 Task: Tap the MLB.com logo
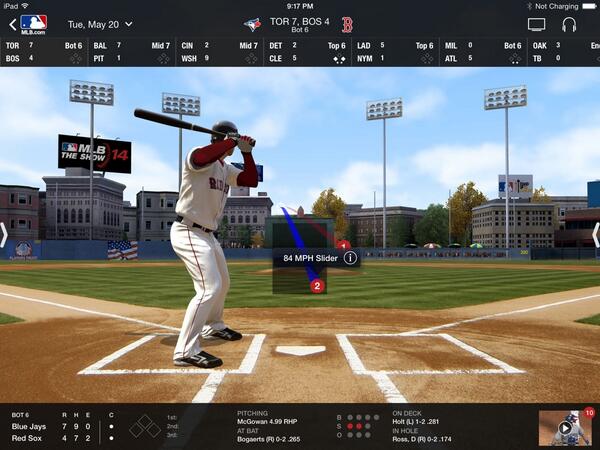click(x=33, y=23)
